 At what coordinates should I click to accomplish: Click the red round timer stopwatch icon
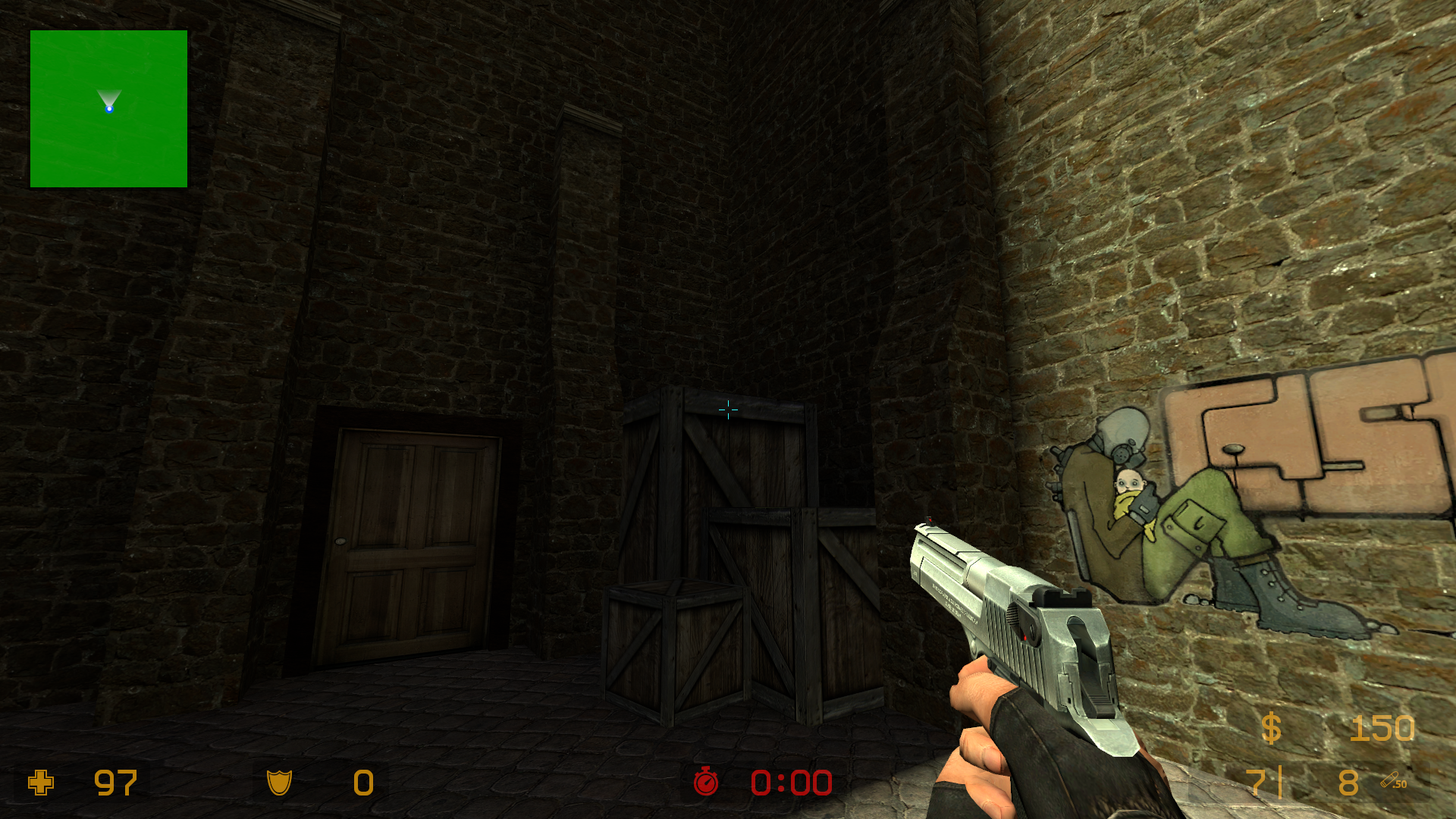pyautogui.click(x=706, y=782)
